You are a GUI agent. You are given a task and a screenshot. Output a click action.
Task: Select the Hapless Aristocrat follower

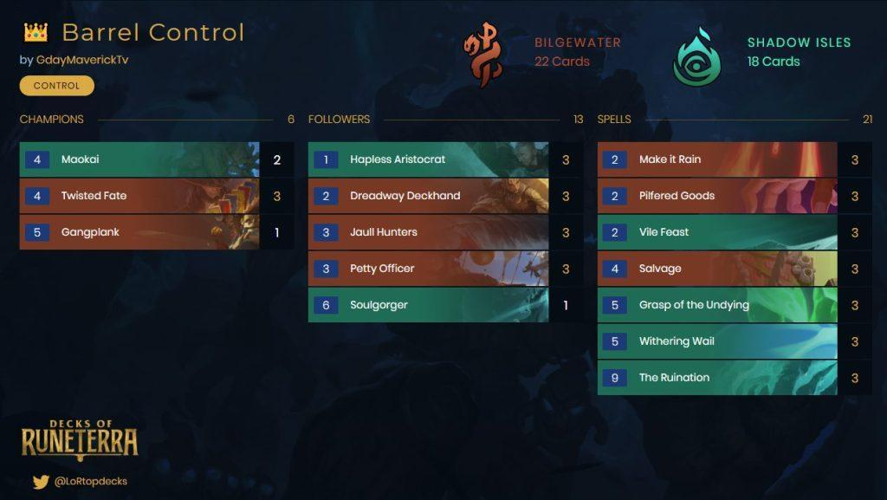click(x=429, y=160)
